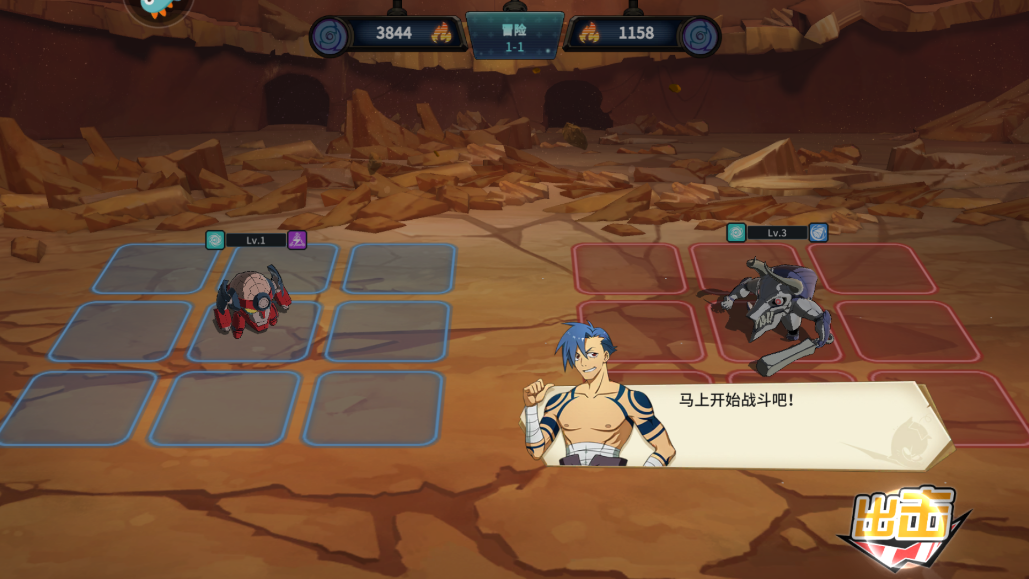1029x579 pixels.
Task: Tap the blue shield icon next to Lv.3
Action: click(x=818, y=233)
